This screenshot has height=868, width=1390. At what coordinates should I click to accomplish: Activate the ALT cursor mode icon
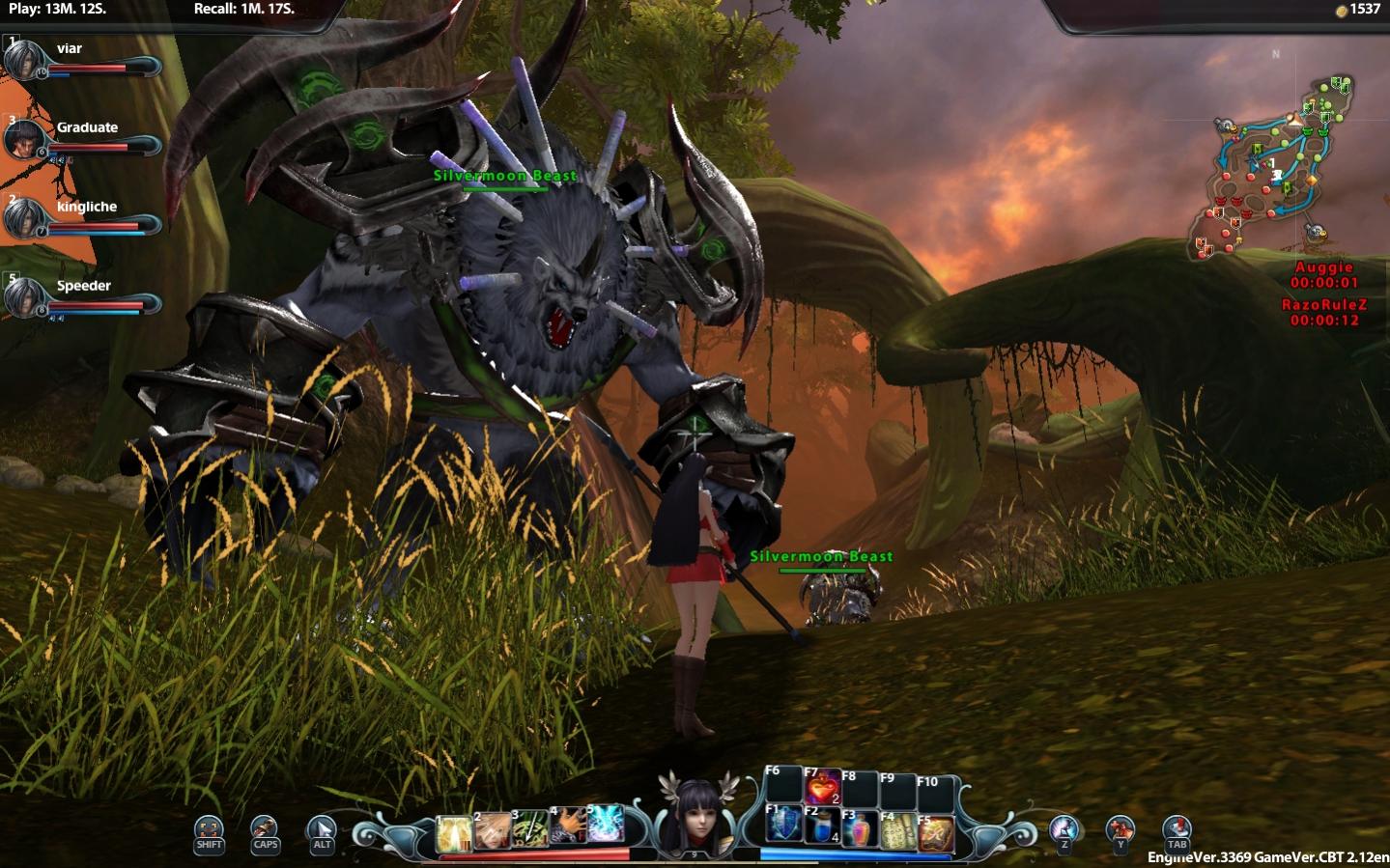pos(322,830)
